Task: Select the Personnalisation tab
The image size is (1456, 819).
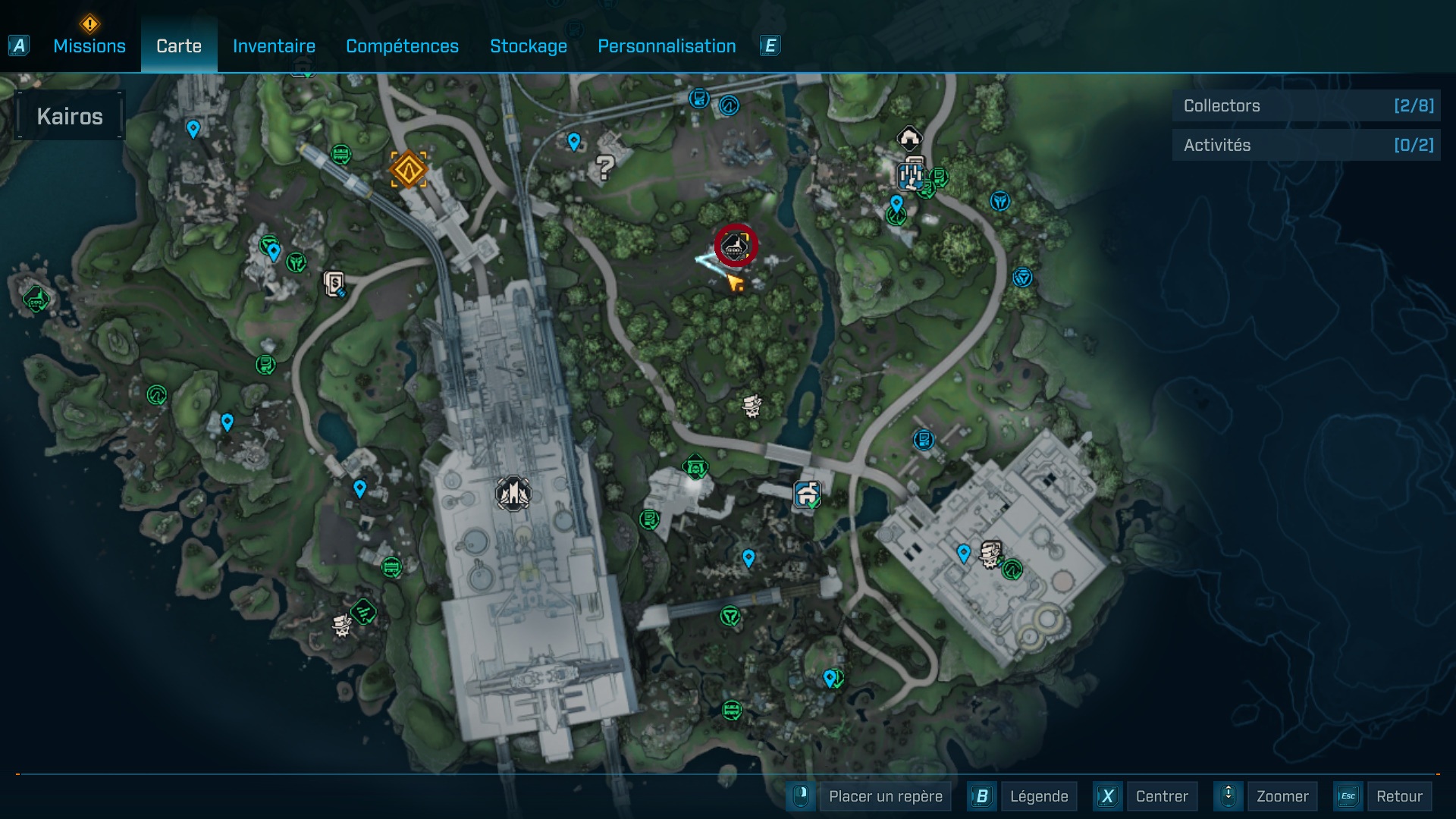Action: coord(667,46)
